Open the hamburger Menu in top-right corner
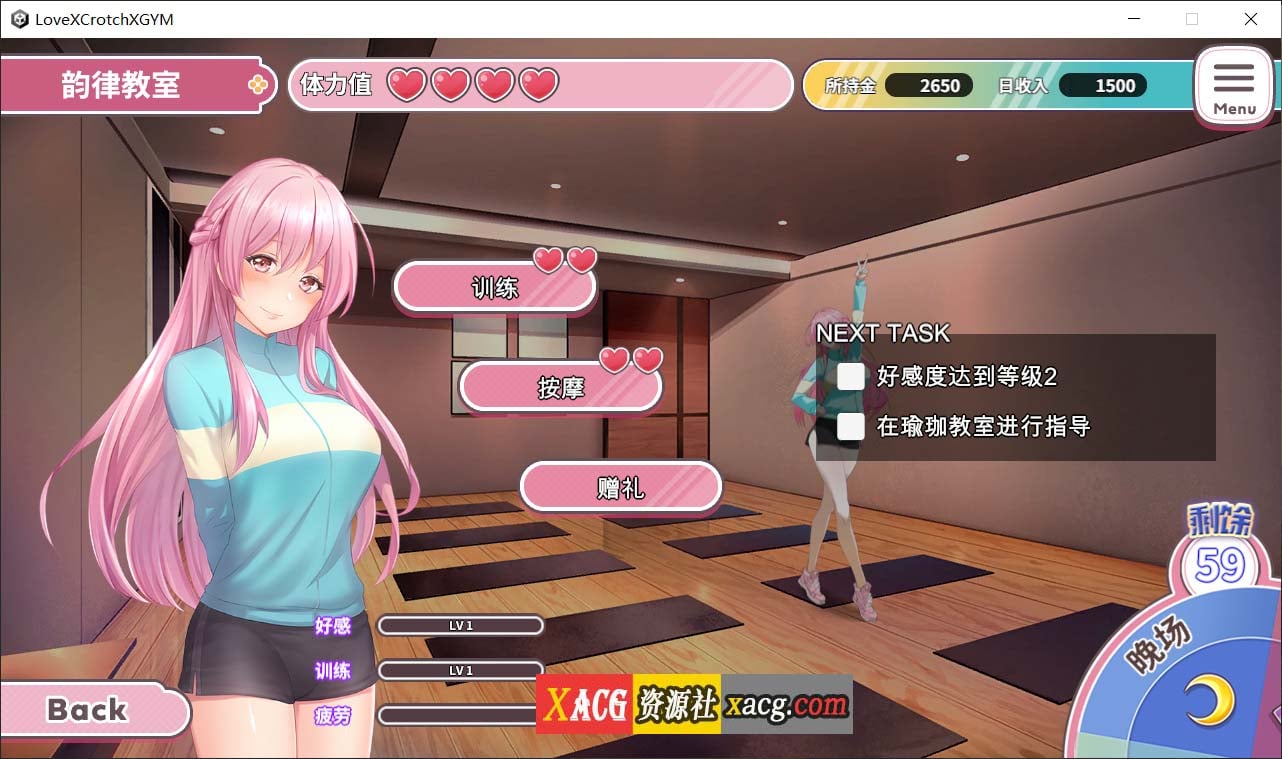 pos(1234,86)
